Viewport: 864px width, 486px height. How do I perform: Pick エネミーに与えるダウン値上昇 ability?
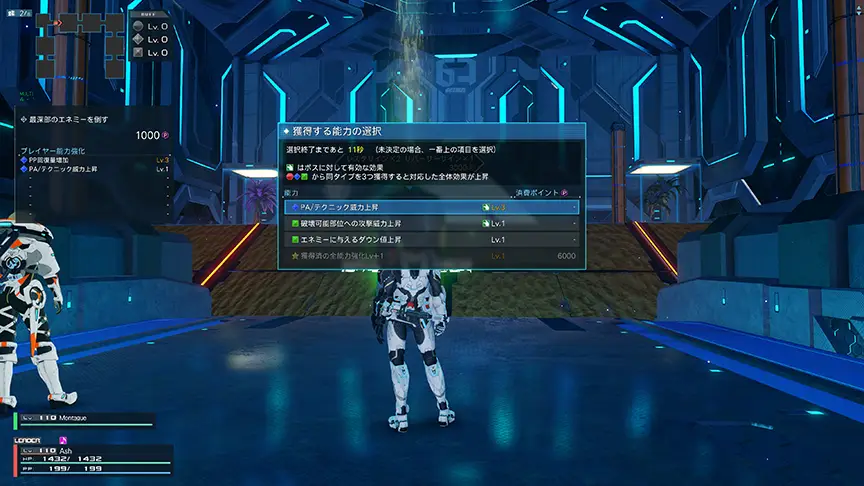click(x=431, y=240)
